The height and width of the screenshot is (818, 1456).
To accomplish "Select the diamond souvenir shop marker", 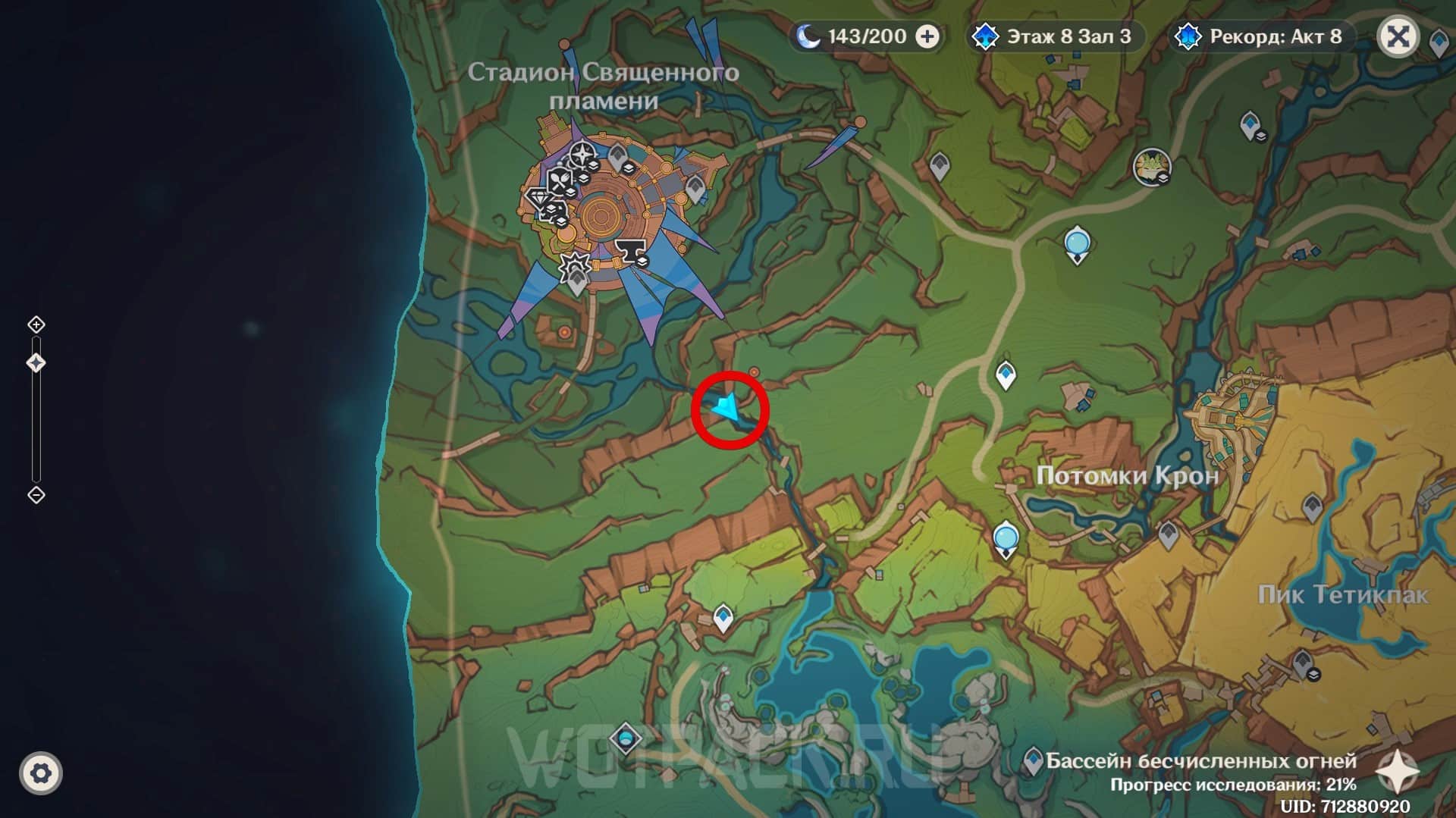I will (x=539, y=199).
